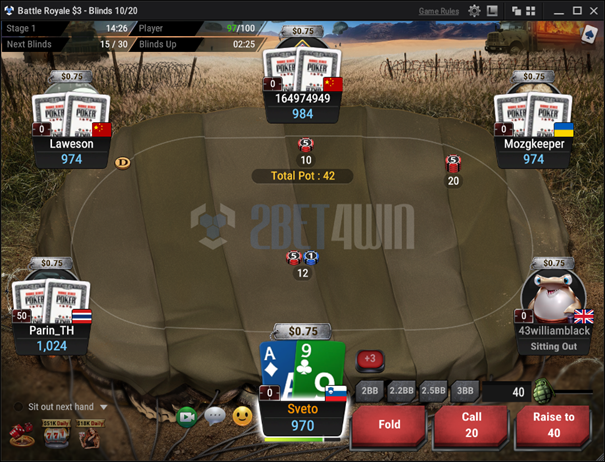Click the red +3 button
The height and width of the screenshot is (462, 605).
tap(369, 358)
